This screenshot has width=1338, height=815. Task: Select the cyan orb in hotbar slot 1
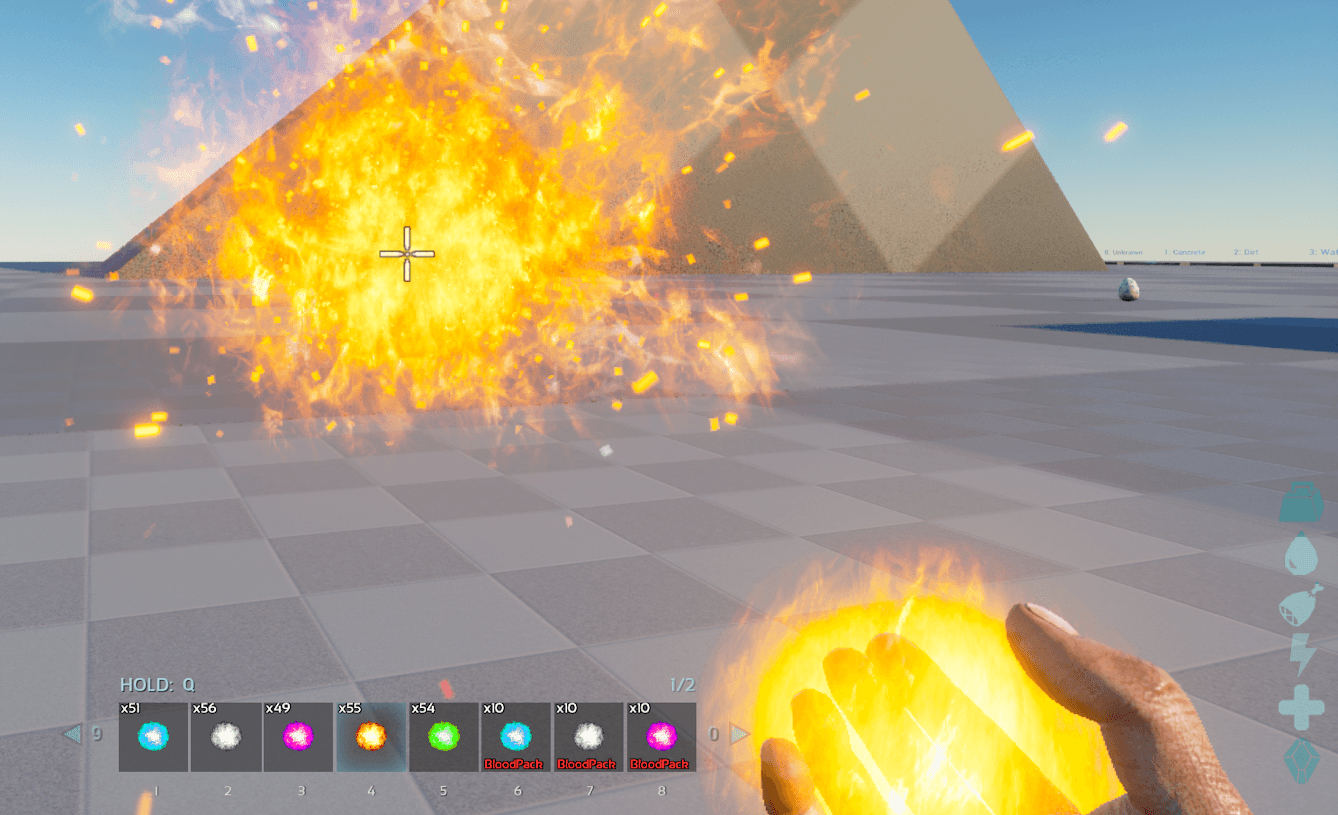tap(153, 737)
